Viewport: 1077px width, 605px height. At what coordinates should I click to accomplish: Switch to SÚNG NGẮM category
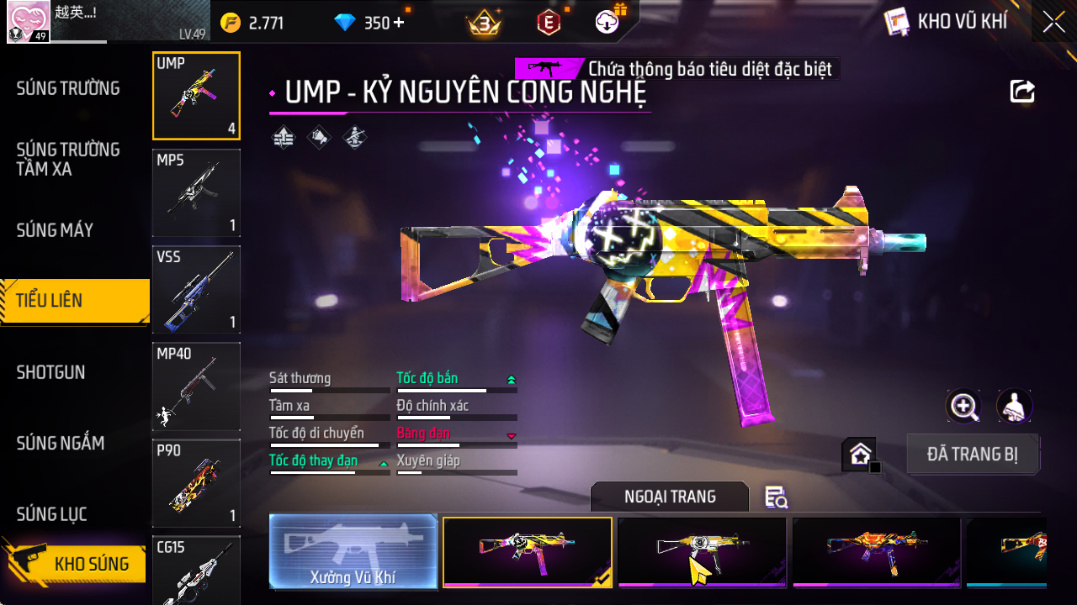click(60, 443)
